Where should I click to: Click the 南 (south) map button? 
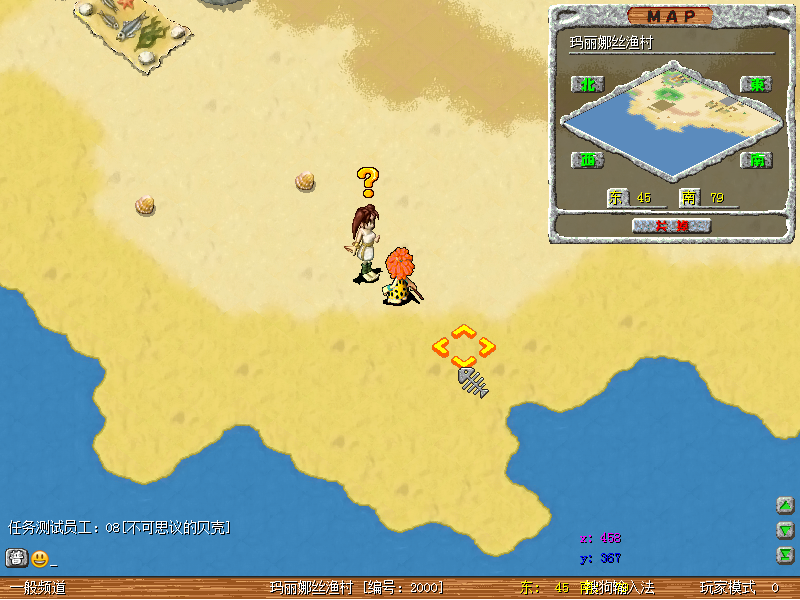(757, 160)
